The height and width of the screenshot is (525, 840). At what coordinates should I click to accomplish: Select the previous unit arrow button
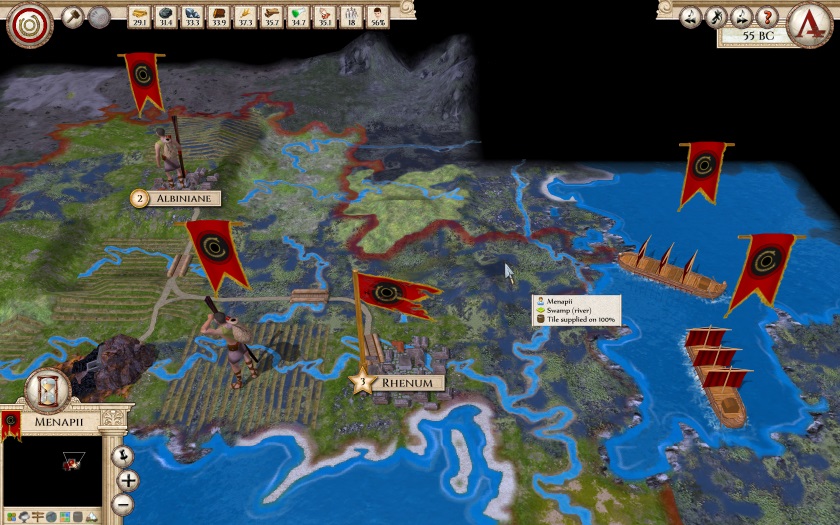pyautogui.click(x=692, y=17)
